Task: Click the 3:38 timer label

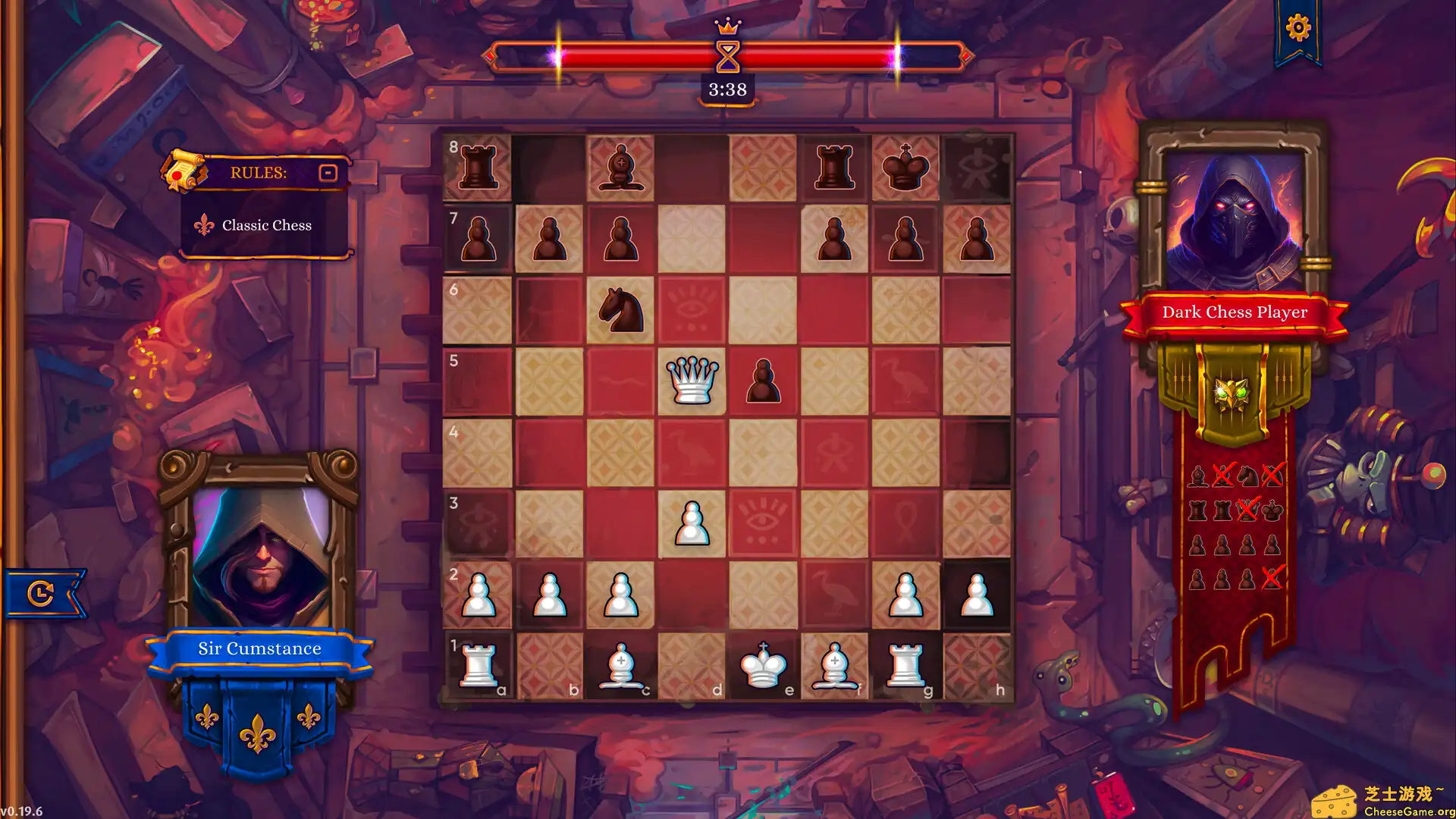Action: (728, 89)
